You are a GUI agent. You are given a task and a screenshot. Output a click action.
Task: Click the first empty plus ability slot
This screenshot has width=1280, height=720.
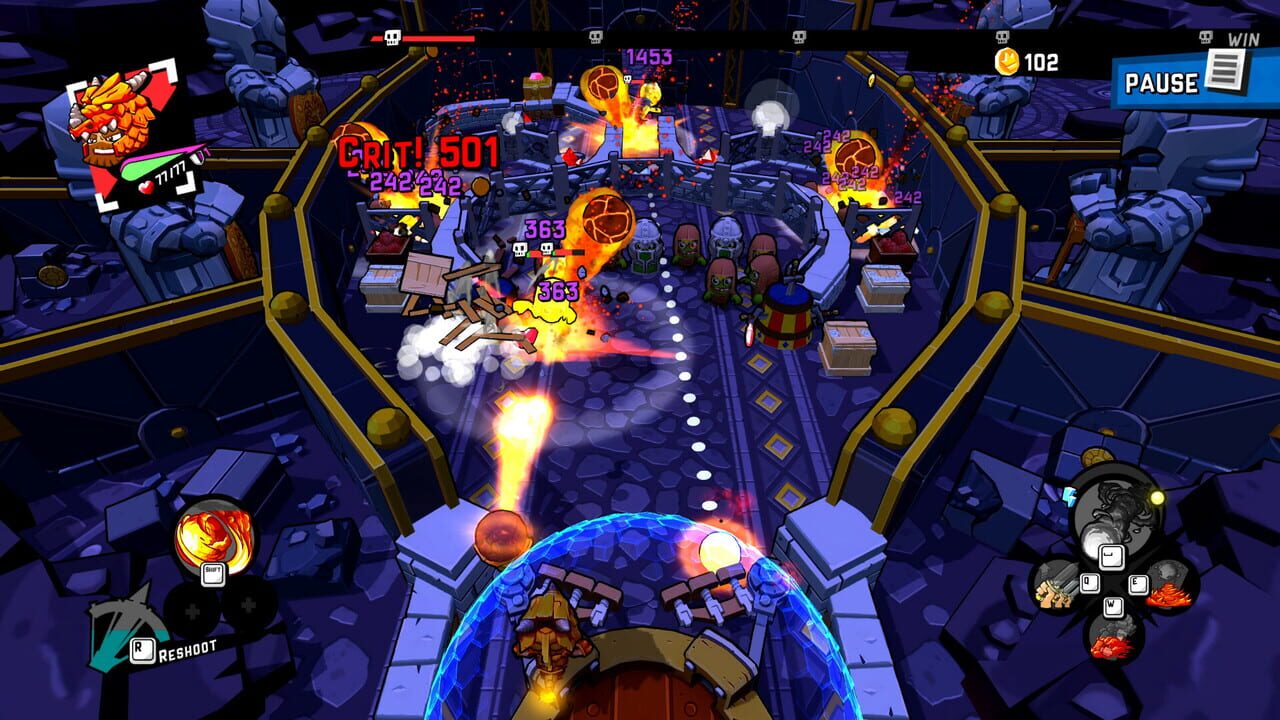point(191,609)
